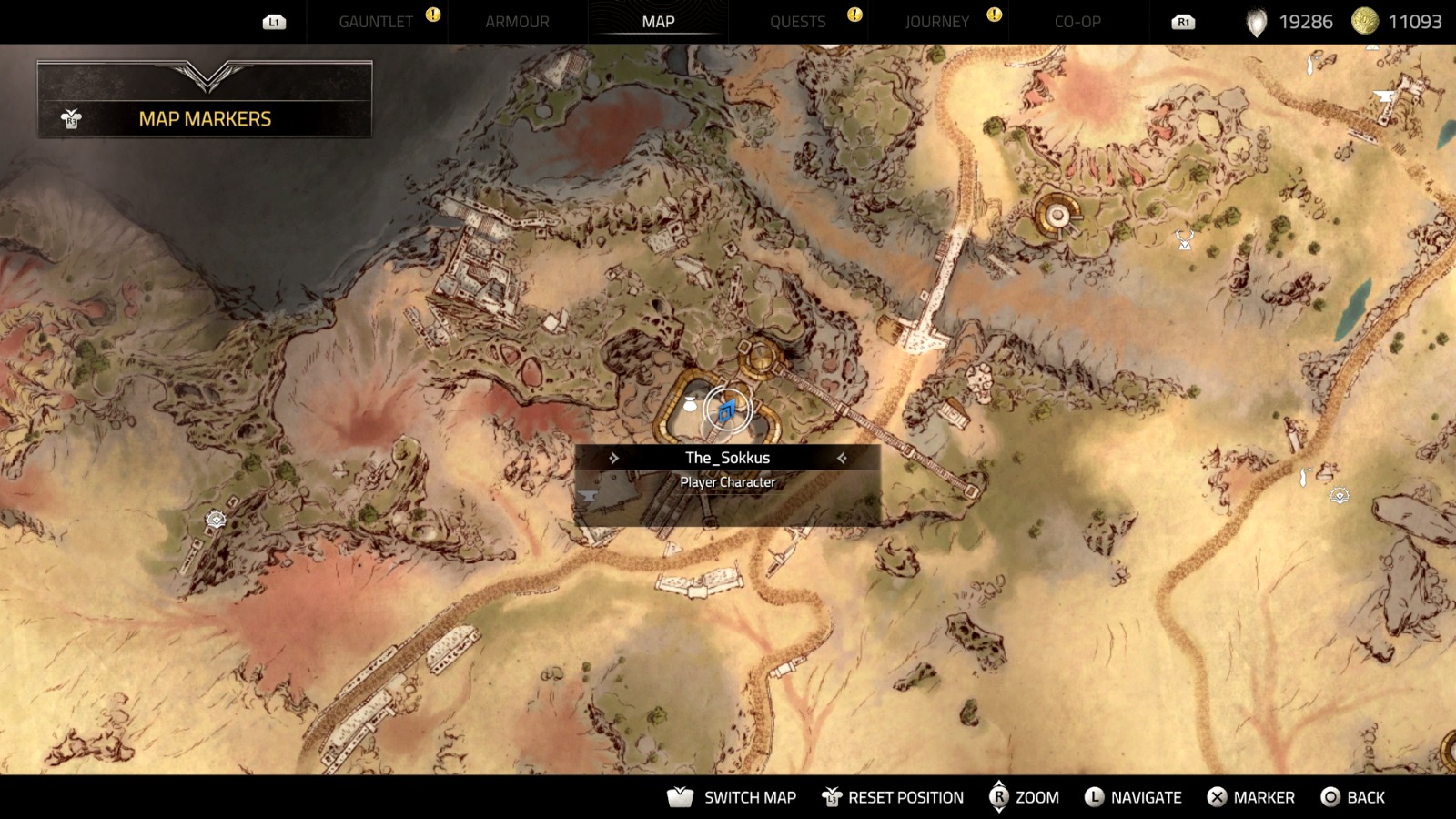Select the JOURNEY menu item

click(x=936, y=21)
